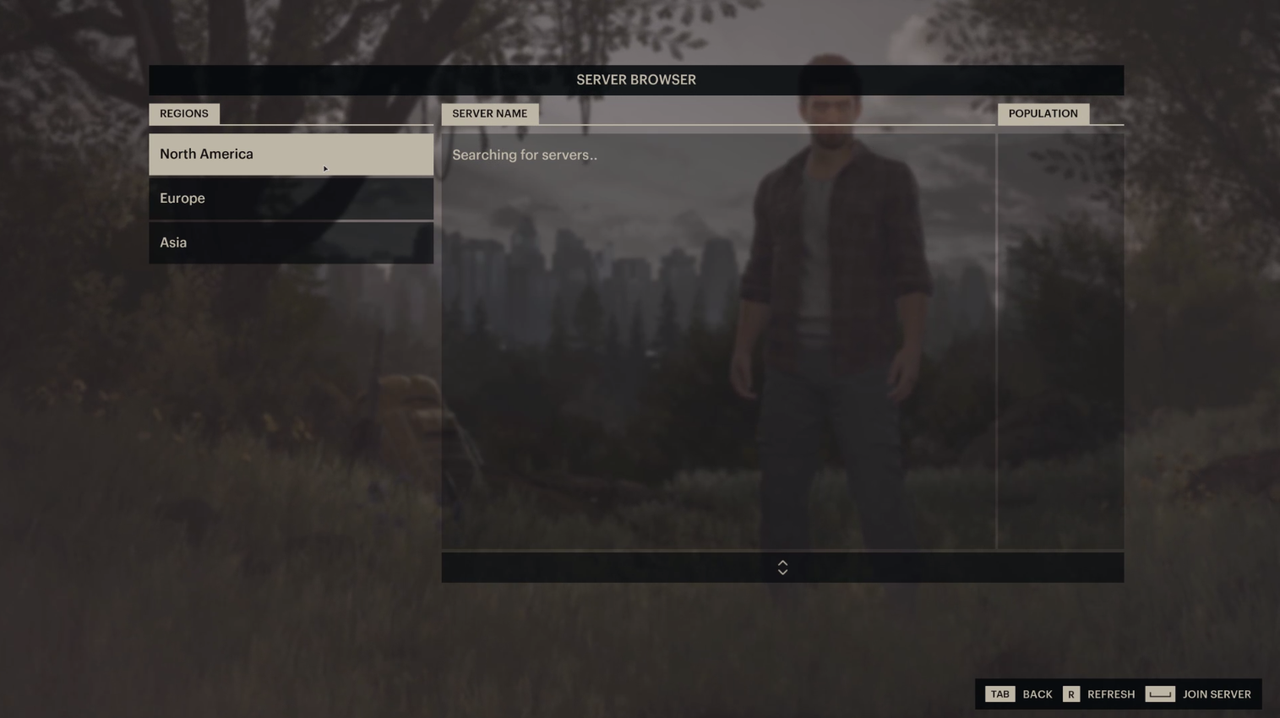Choose the Europe region
The width and height of the screenshot is (1280, 718).
290,198
